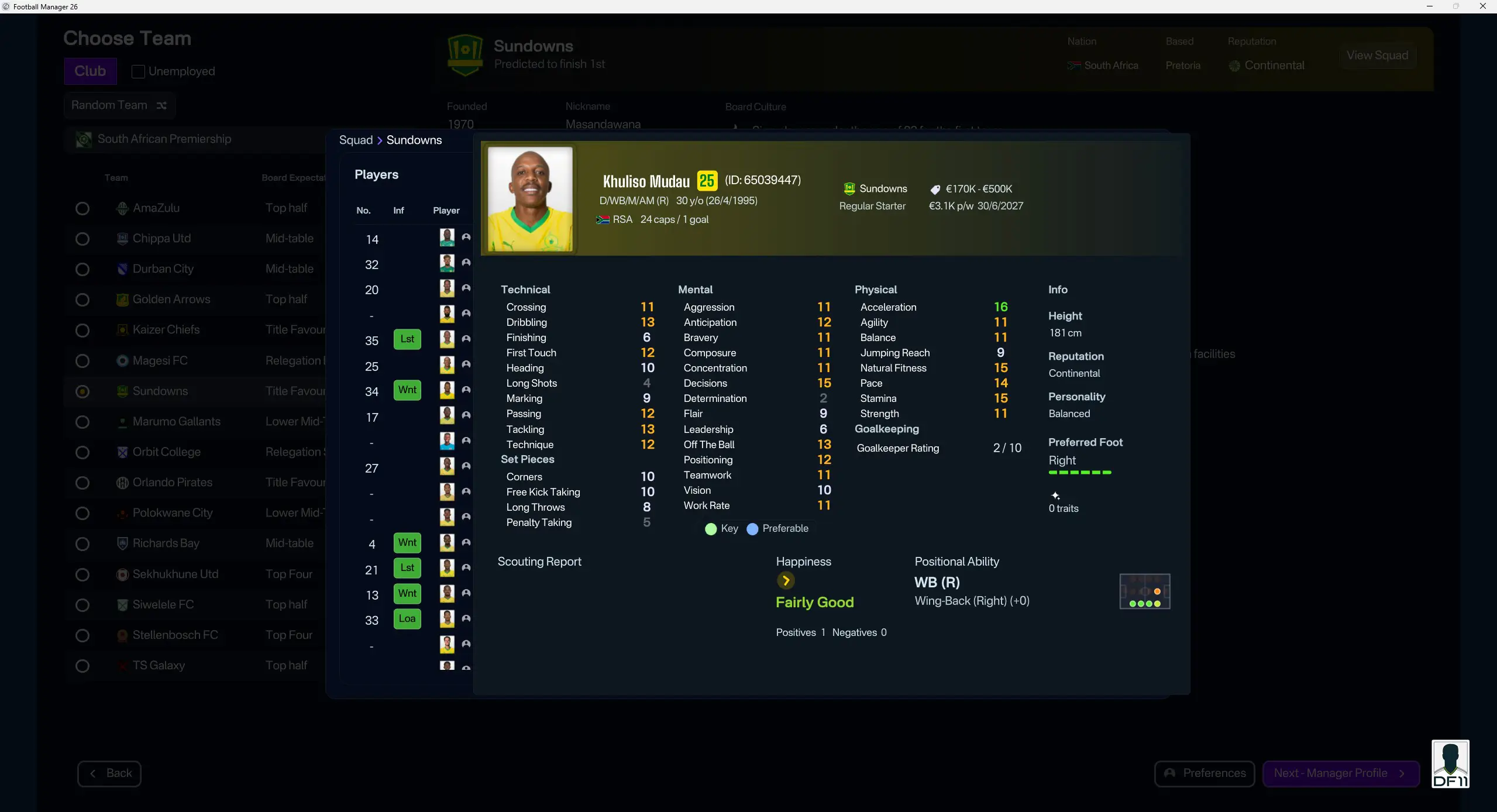Enable the Unemployed checkbox
Image resolution: width=1497 pixels, height=812 pixels.
(x=137, y=71)
